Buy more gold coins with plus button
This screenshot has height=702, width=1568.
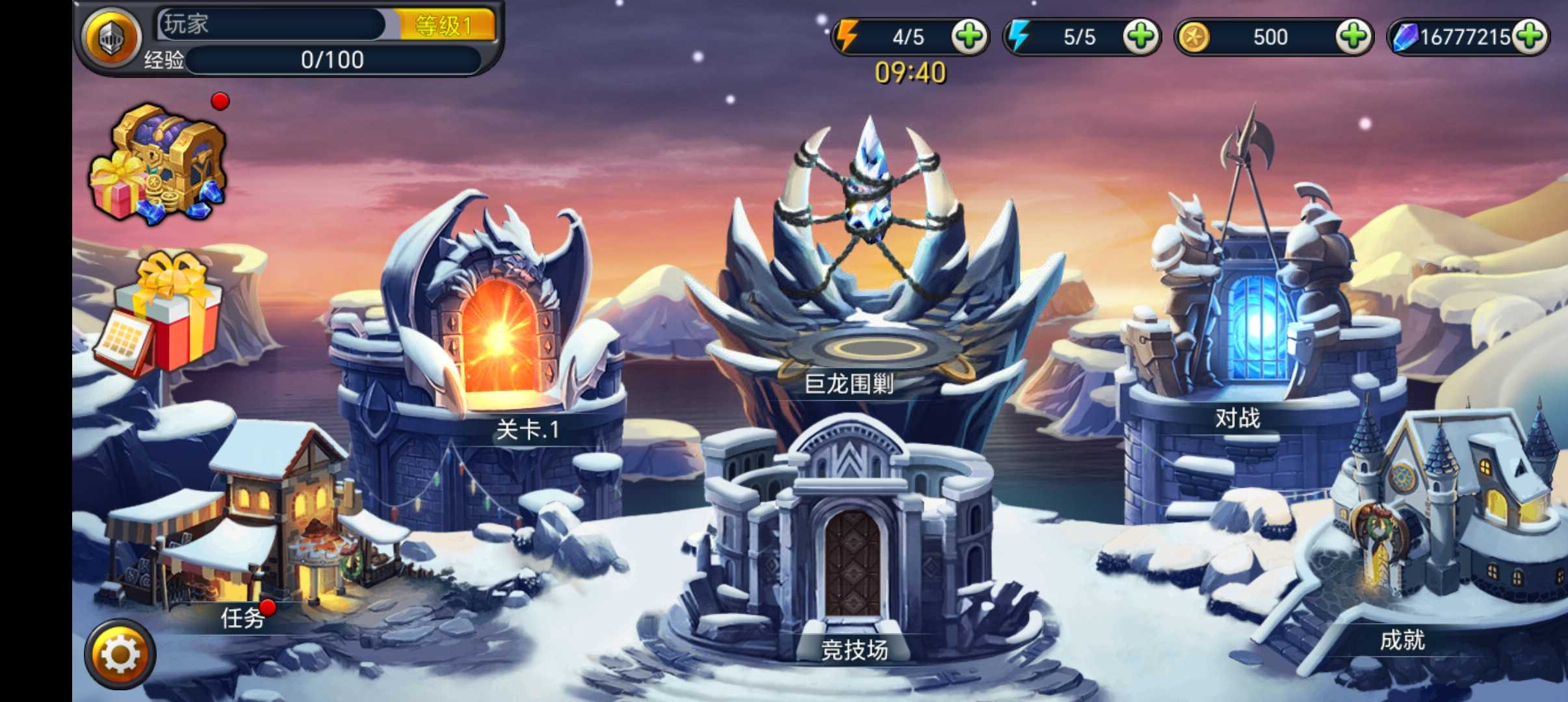pyautogui.click(x=1353, y=36)
